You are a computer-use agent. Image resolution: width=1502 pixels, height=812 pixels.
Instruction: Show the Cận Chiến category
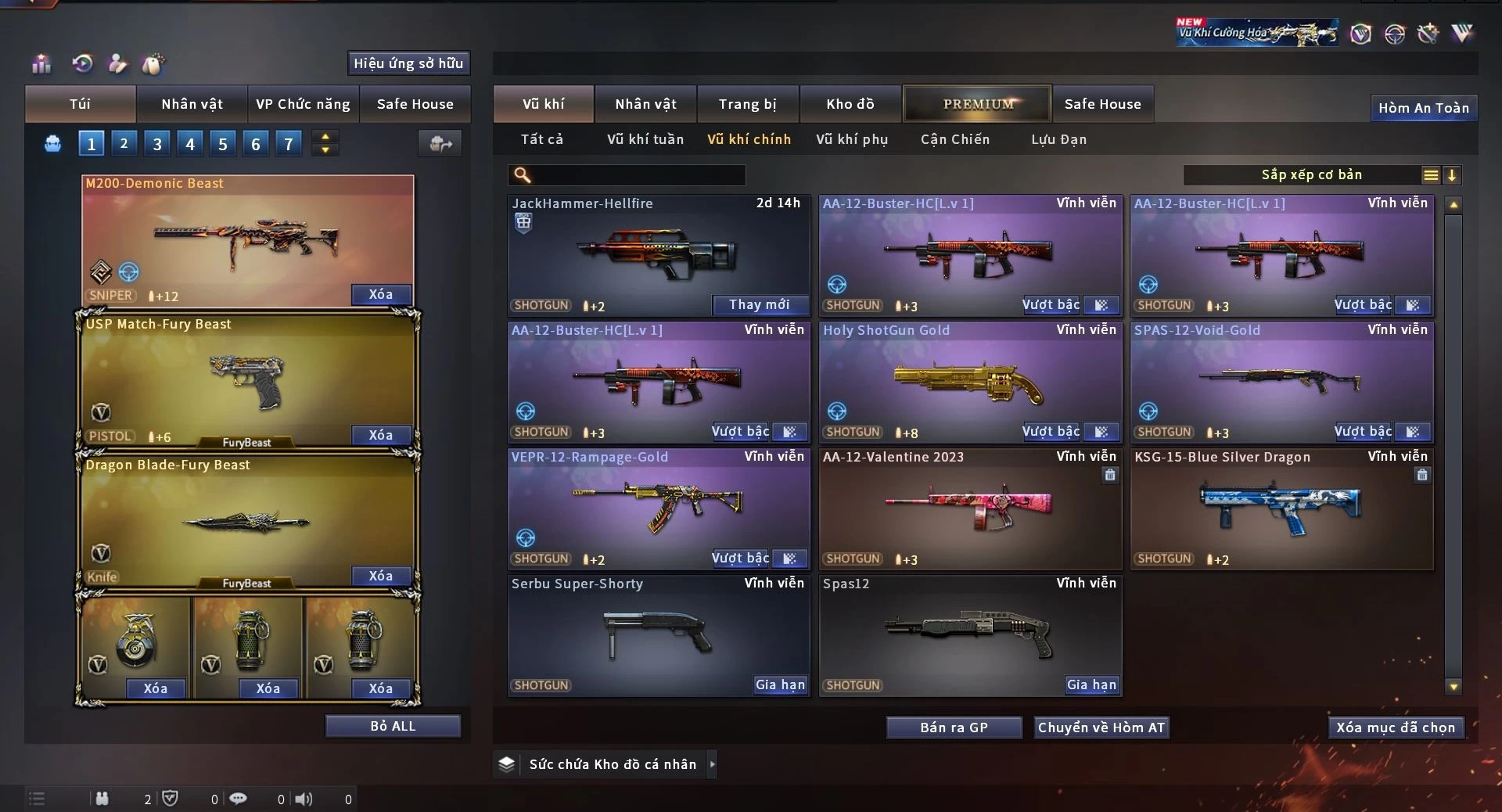[x=954, y=139]
